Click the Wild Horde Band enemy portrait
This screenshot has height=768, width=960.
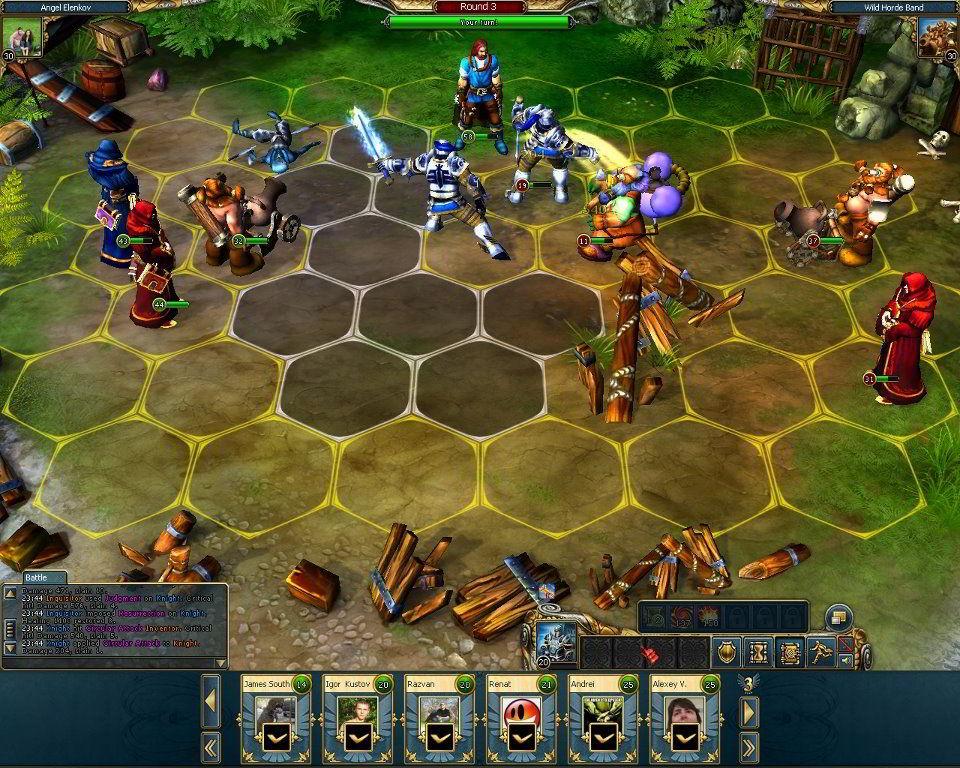[x=936, y=39]
